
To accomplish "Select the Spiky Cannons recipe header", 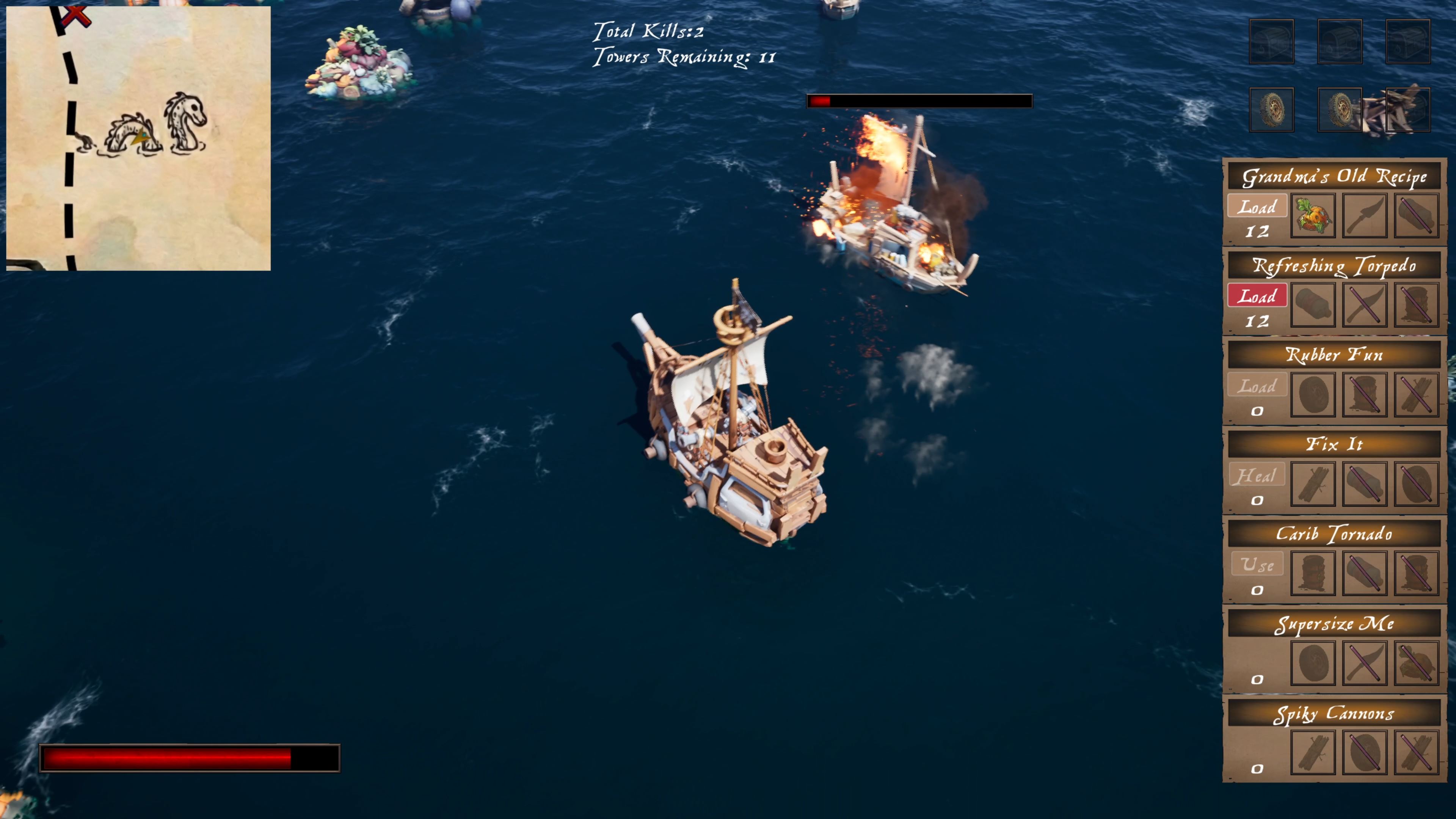I will pos(1334,713).
